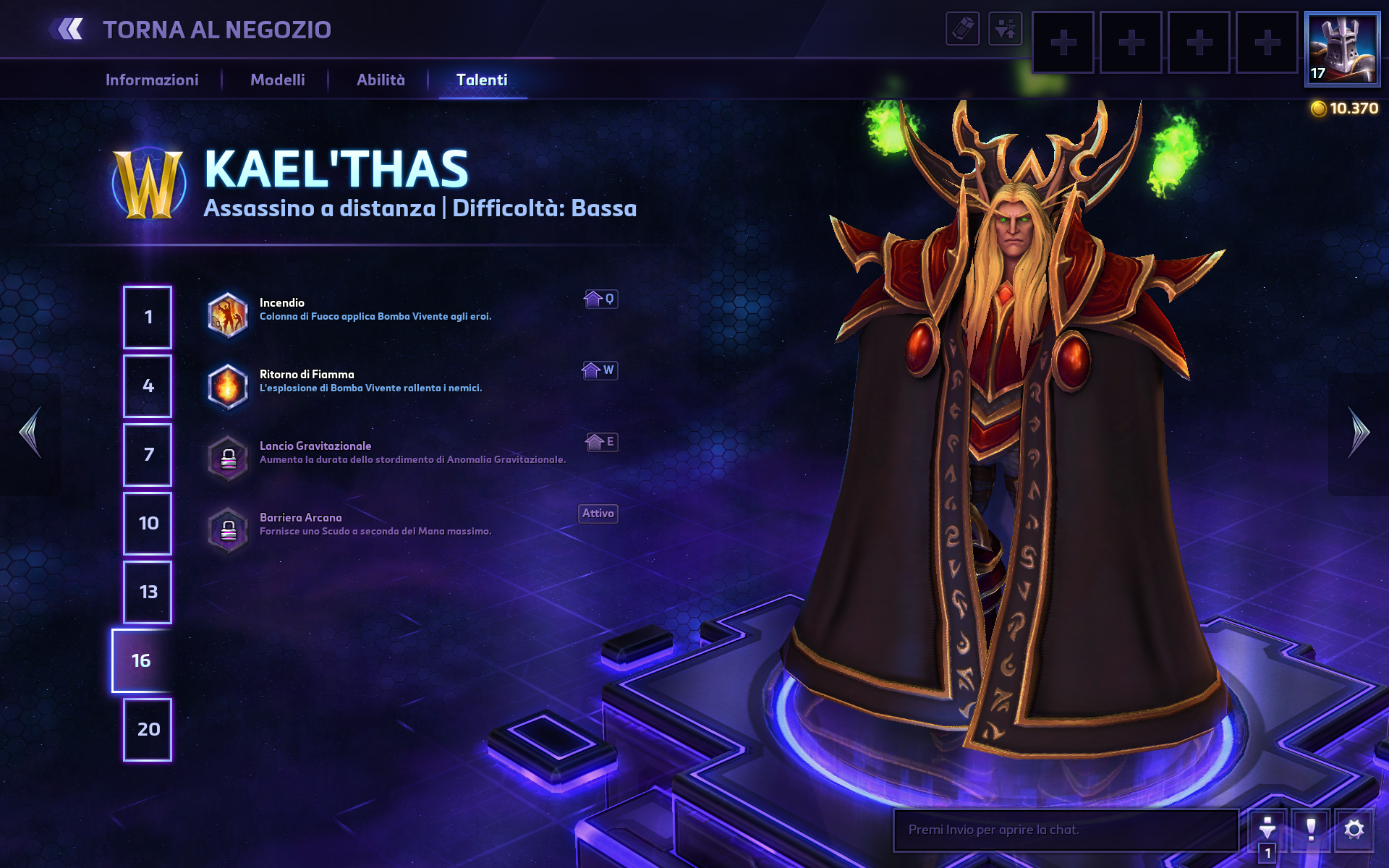
Task: Select talent level 4 tier
Action: coord(148,386)
